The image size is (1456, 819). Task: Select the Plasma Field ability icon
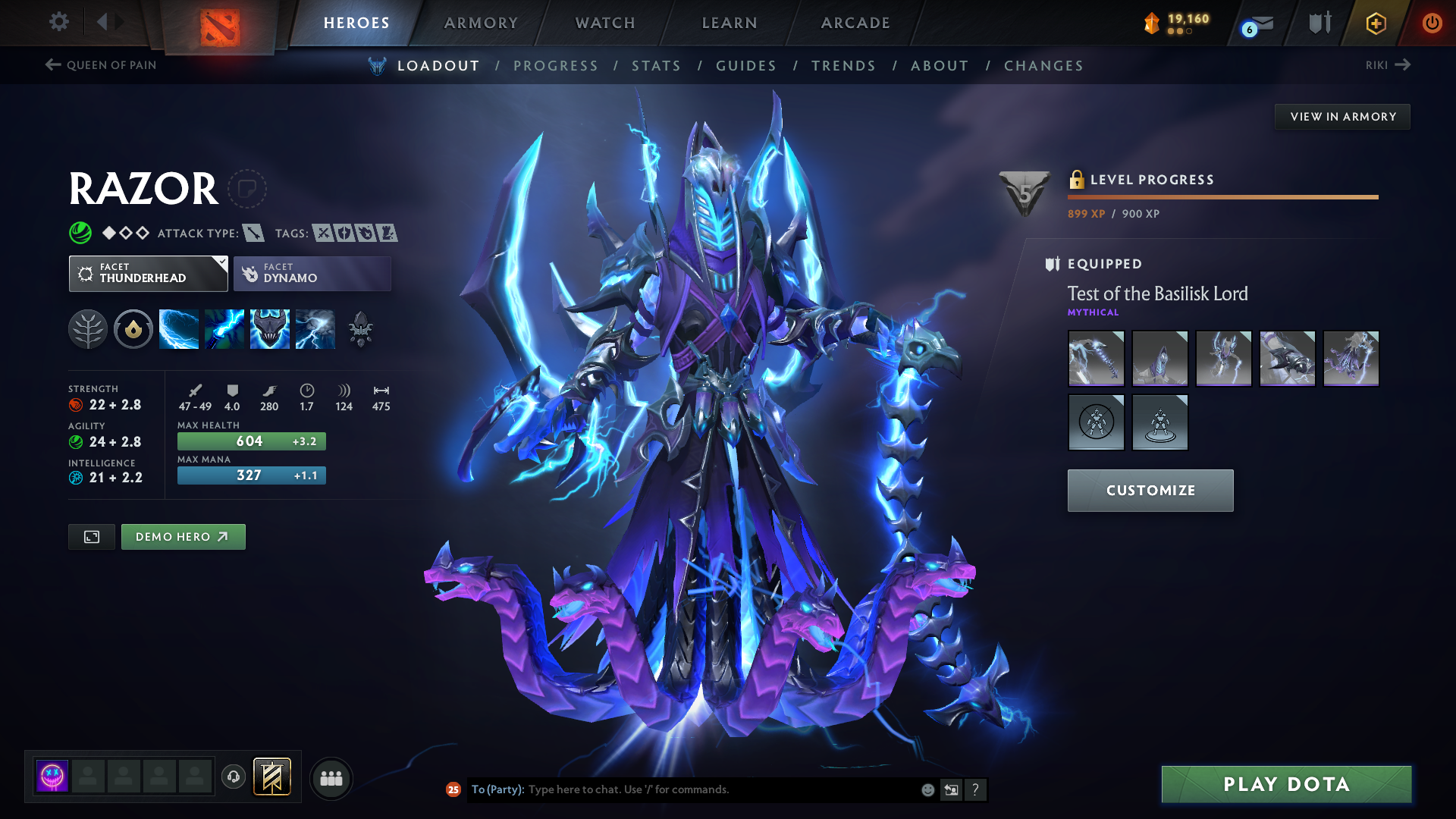[x=179, y=328]
